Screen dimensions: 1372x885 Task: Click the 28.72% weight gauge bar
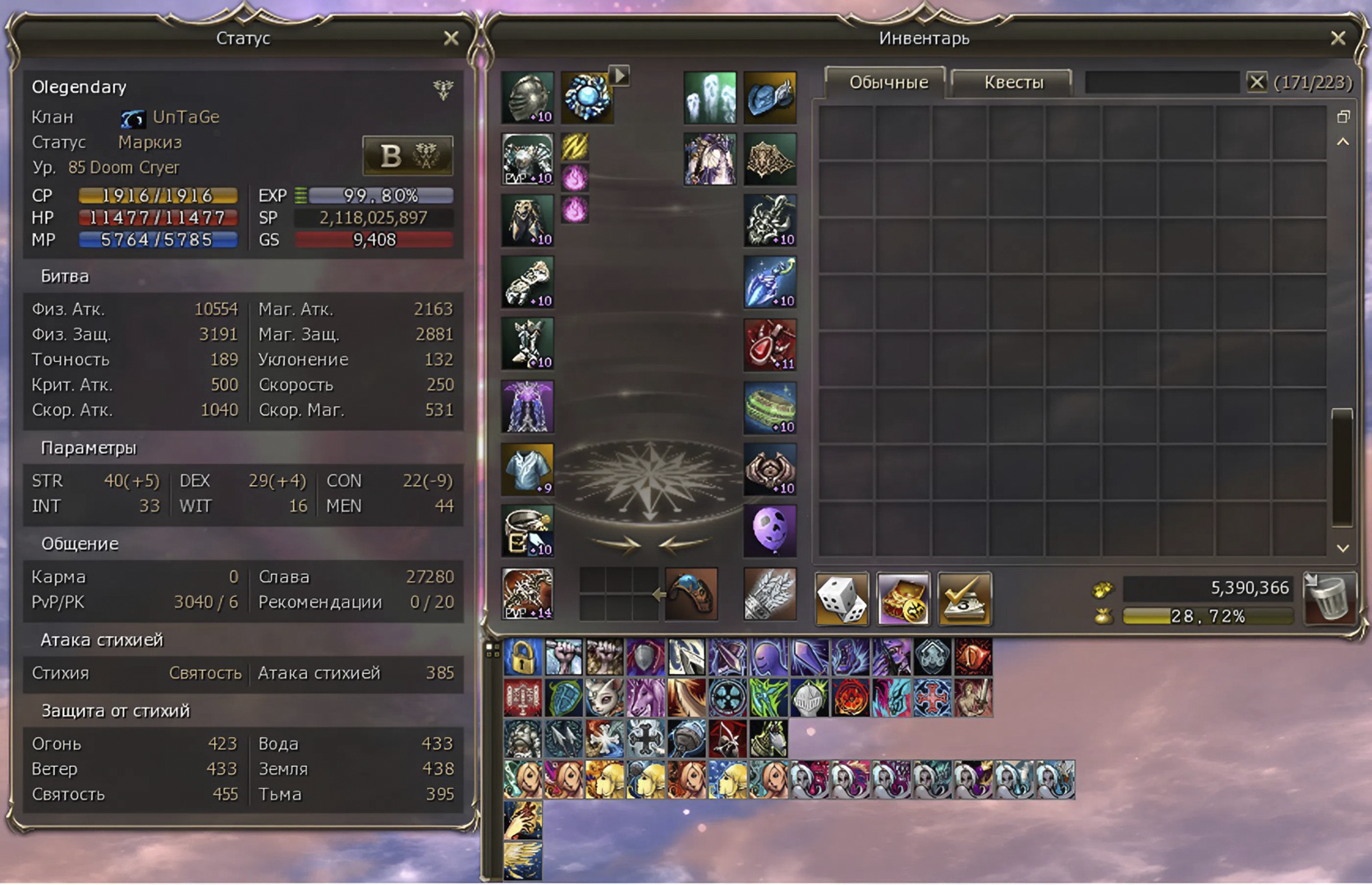(1207, 616)
